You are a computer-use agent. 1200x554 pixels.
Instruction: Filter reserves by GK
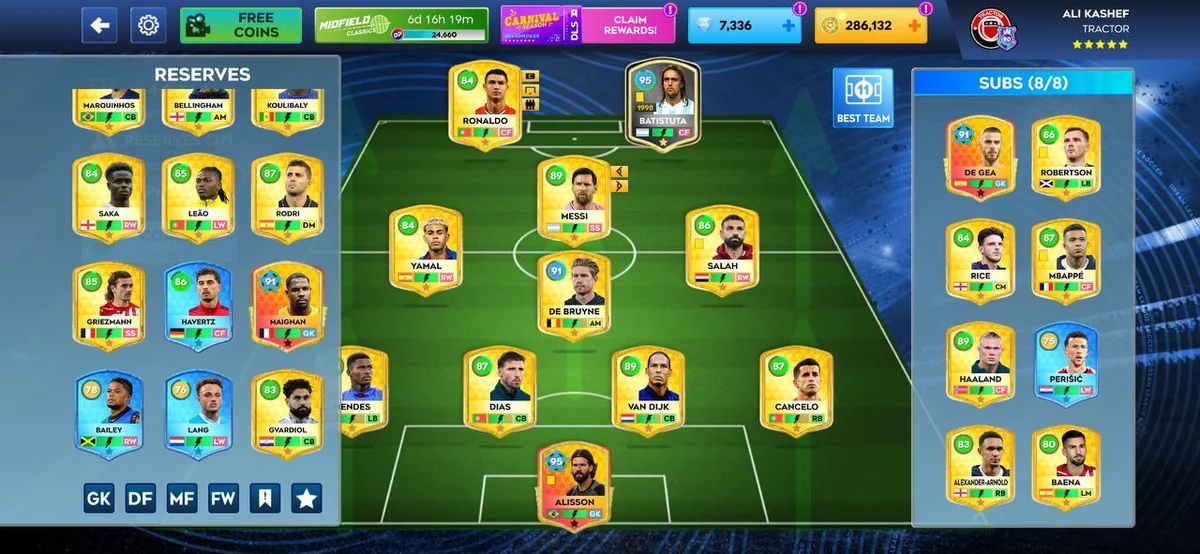coord(99,498)
